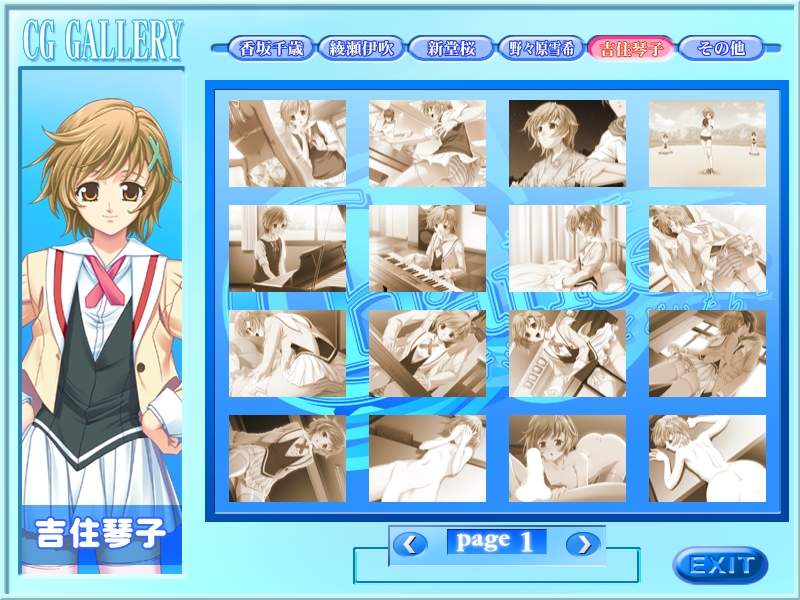The height and width of the screenshot is (600, 800).
Task: View the piano keyboard close-up thumbnail
Action: click(x=427, y=248)
